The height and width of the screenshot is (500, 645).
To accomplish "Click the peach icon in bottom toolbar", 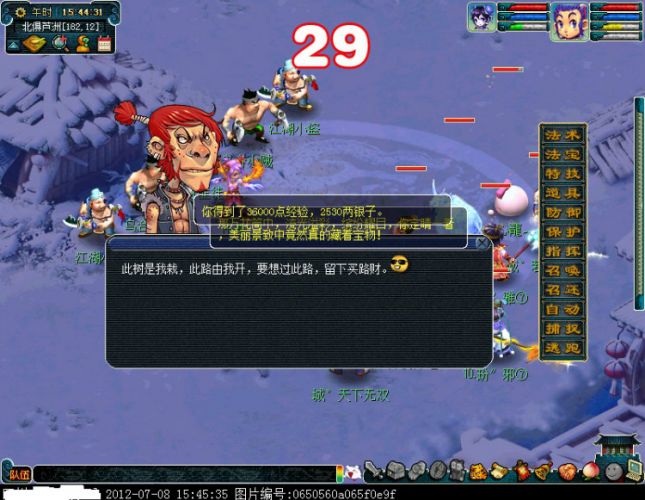I will point(590,470).
